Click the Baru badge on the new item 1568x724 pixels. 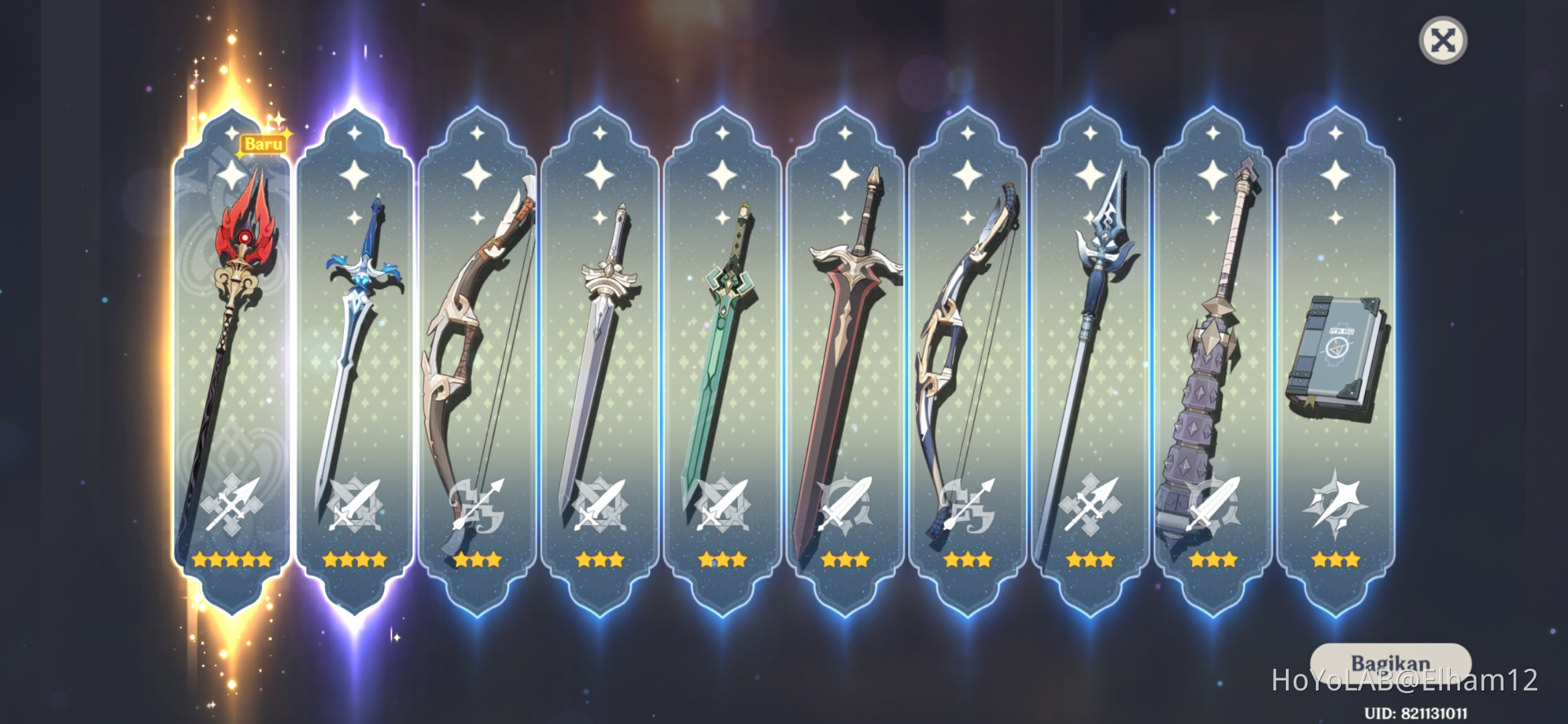[x=264, y=143]
